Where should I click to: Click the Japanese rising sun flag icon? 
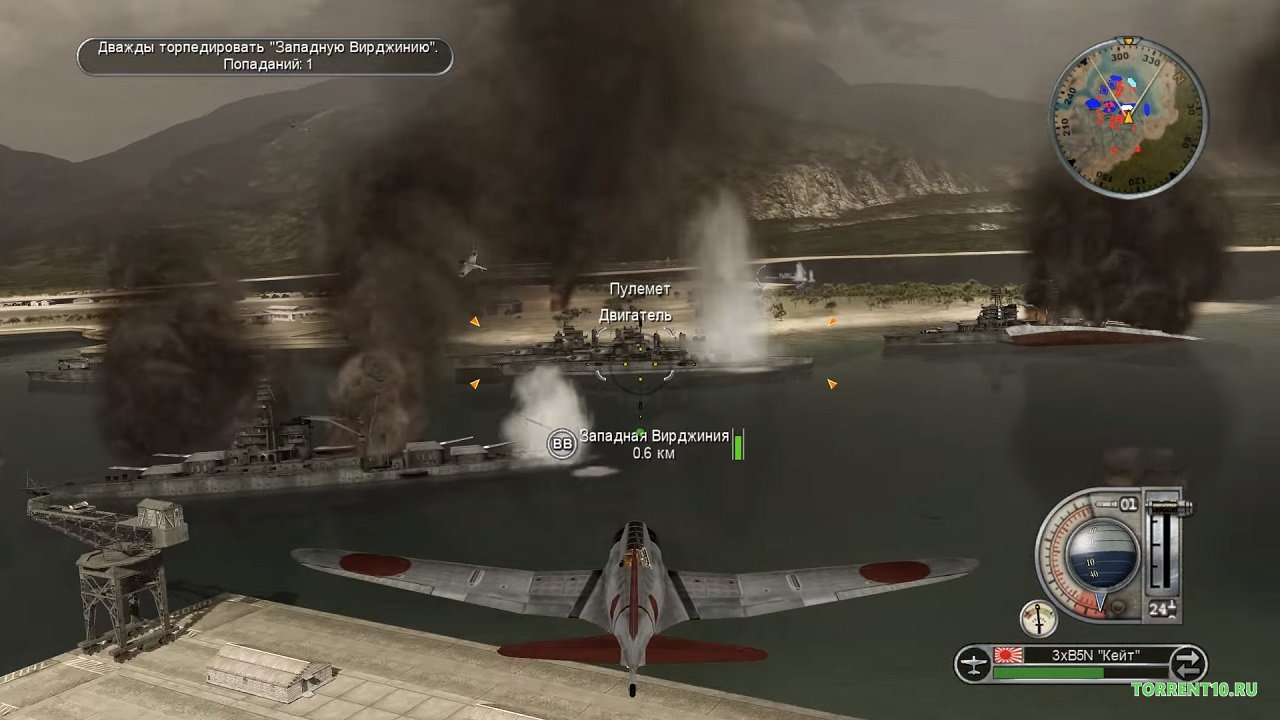point(1005,657)
